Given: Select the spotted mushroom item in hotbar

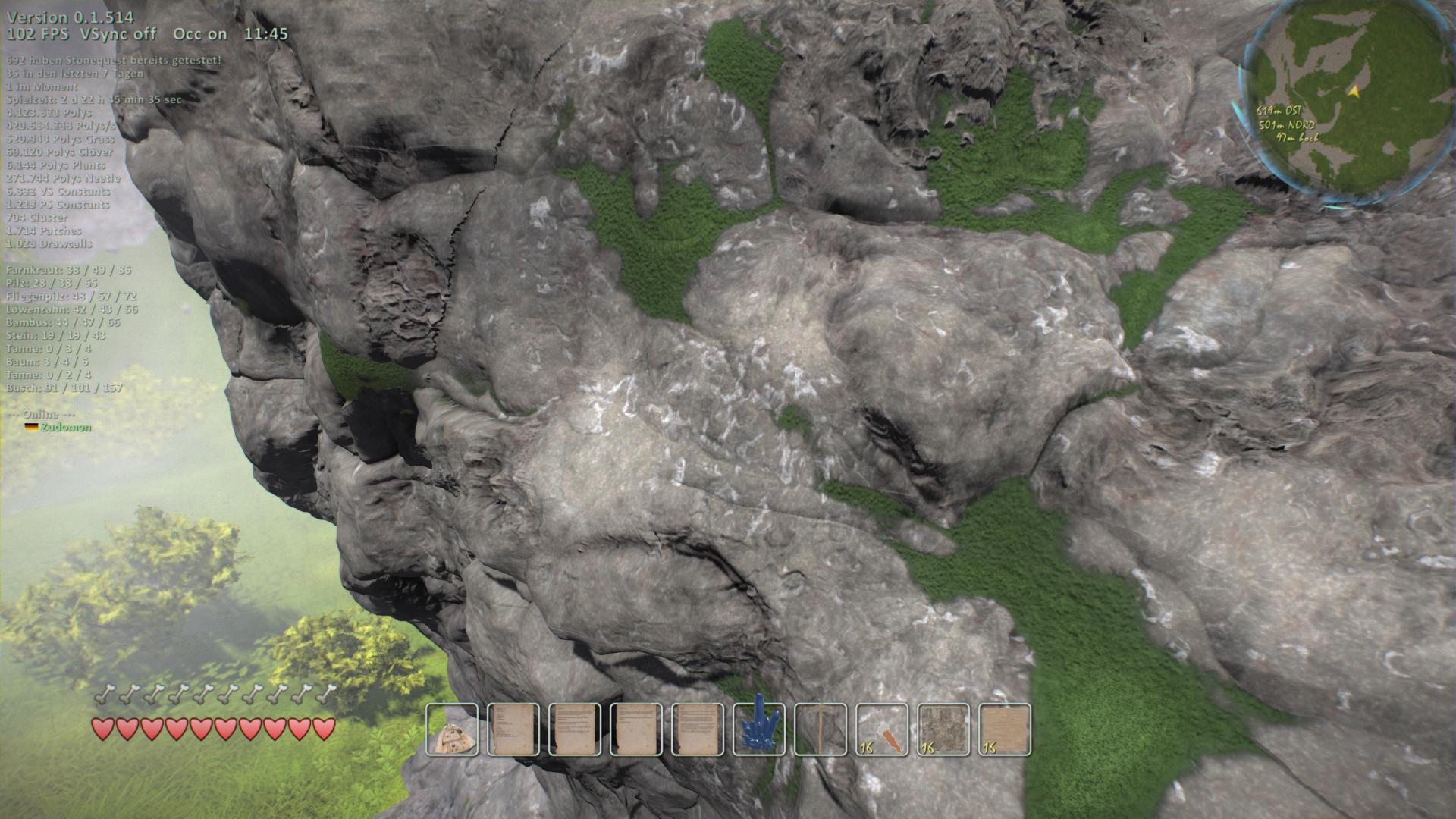Looking at the screenshot, I should click(452, 730).
